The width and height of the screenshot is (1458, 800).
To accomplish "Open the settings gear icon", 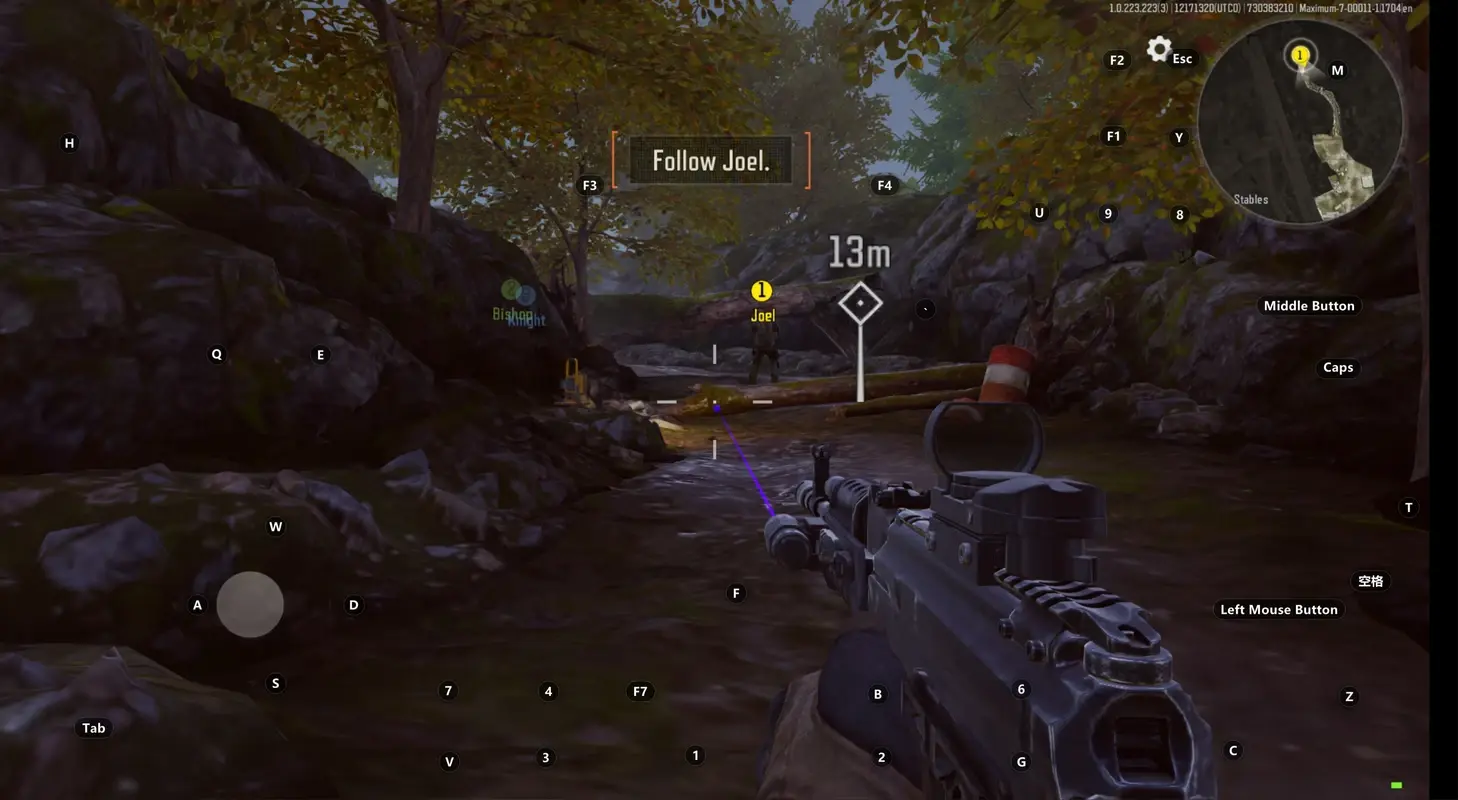I will 1158,49.
